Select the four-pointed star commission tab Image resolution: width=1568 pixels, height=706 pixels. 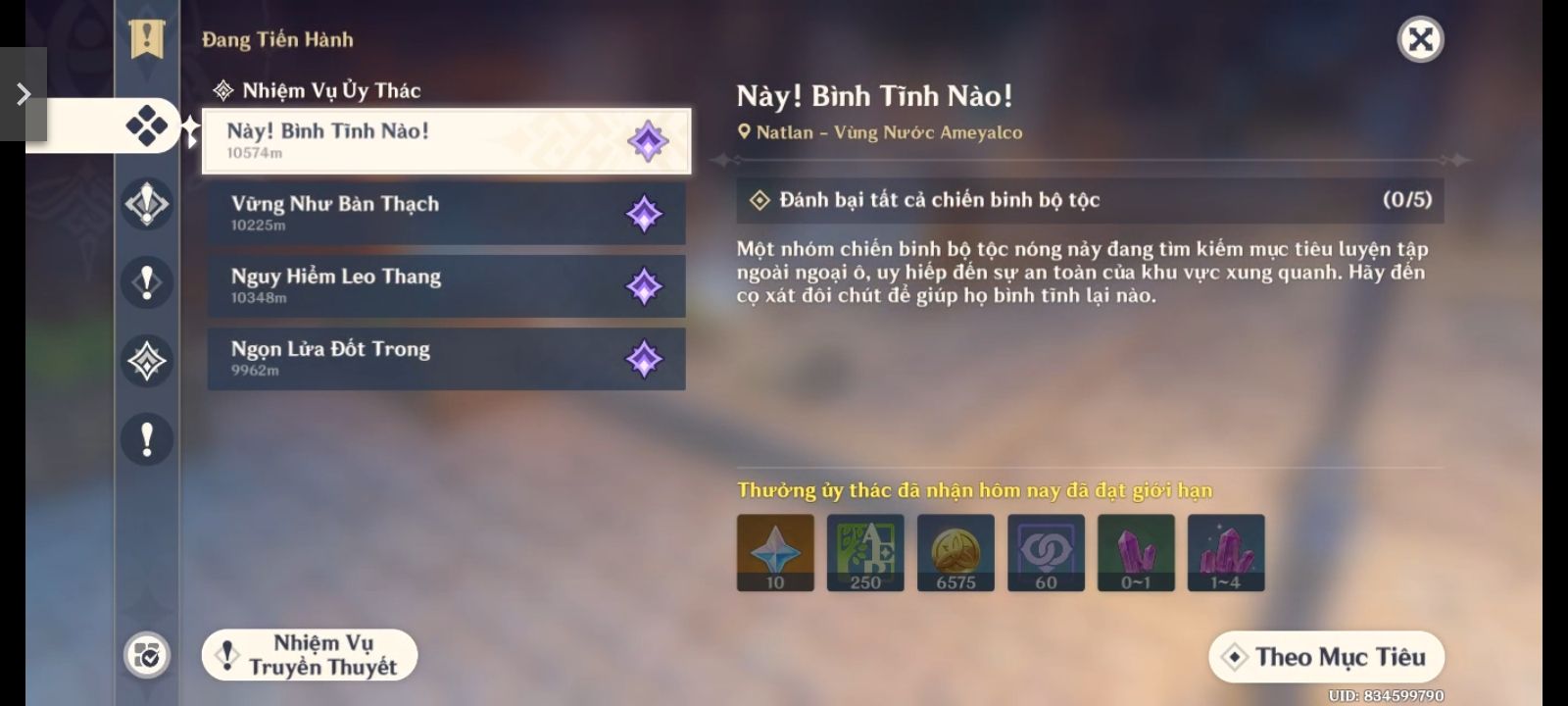[147, 361]
